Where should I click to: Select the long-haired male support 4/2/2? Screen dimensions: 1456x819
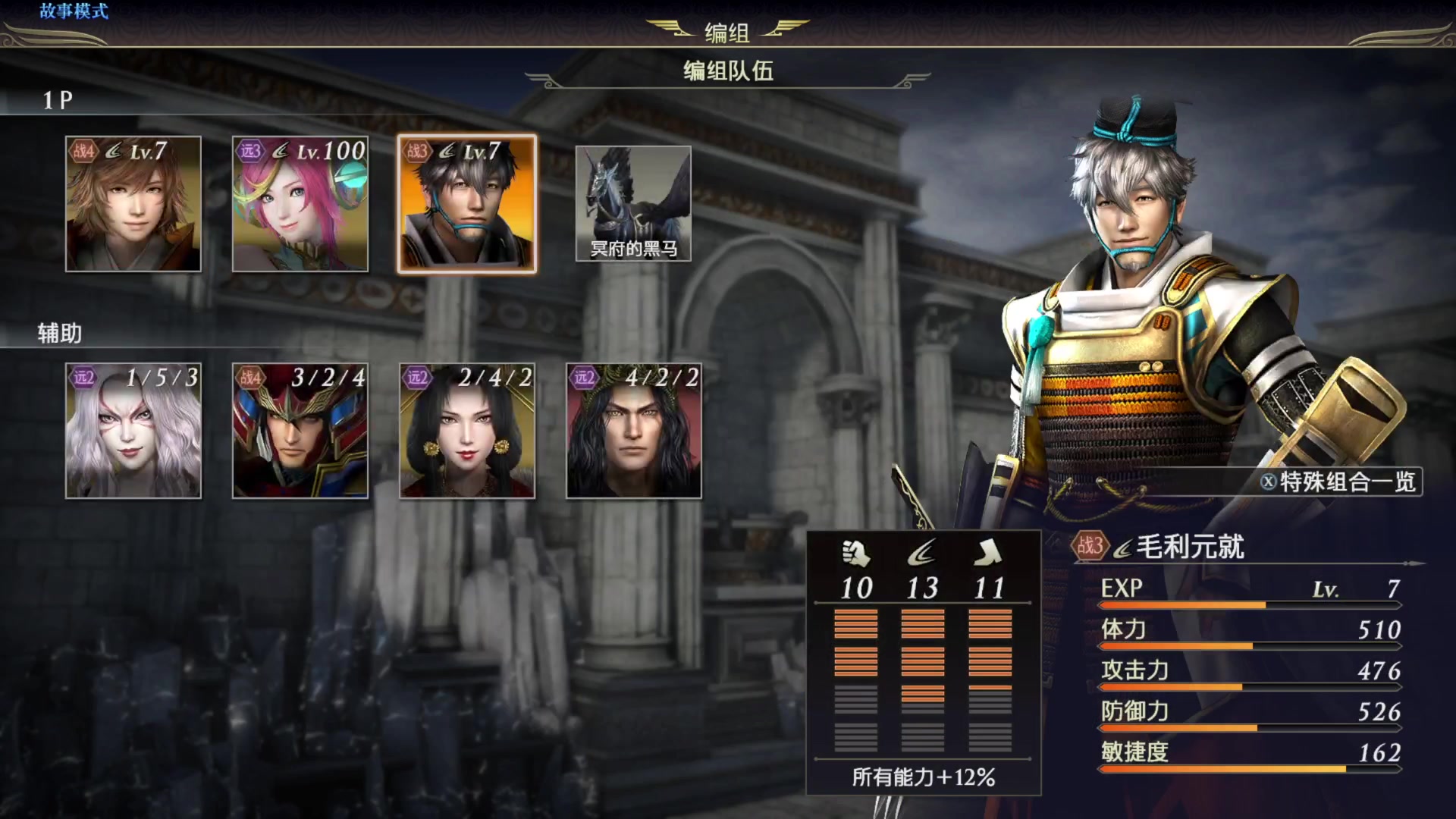(x=634, y=431)
